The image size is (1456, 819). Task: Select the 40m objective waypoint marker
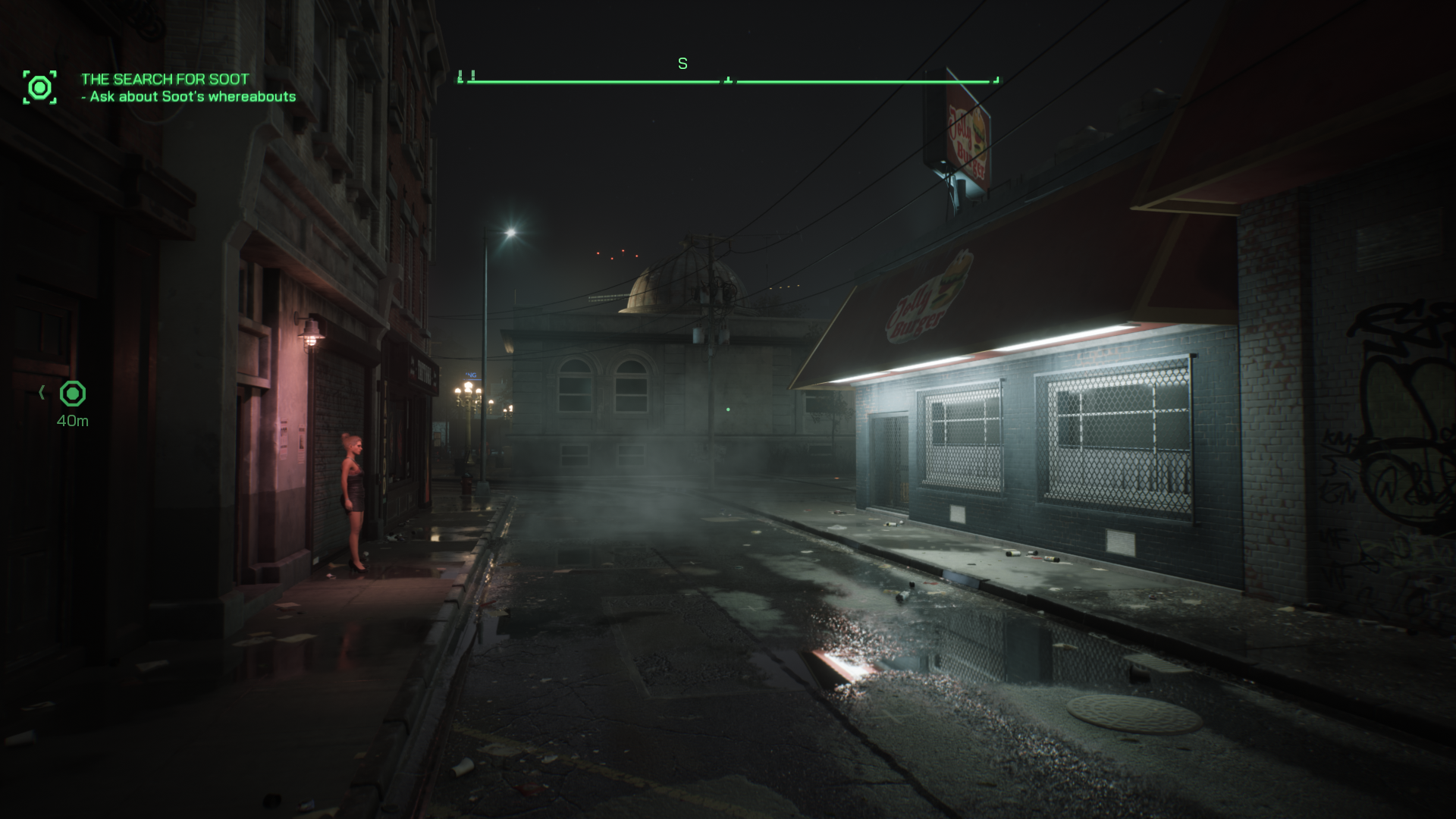point(73,394)
